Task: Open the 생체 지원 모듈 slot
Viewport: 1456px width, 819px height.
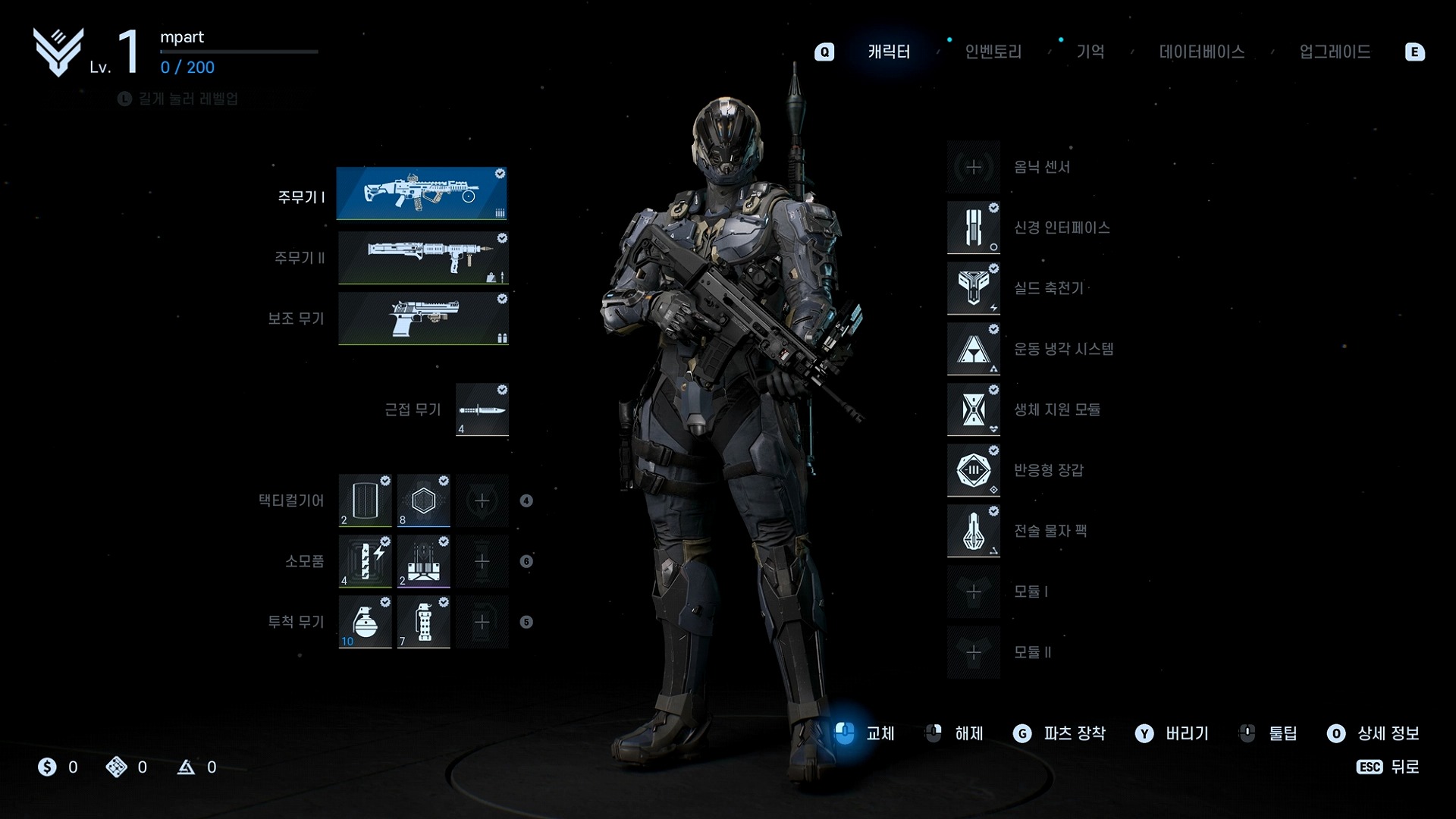Action: pos(974,409)
